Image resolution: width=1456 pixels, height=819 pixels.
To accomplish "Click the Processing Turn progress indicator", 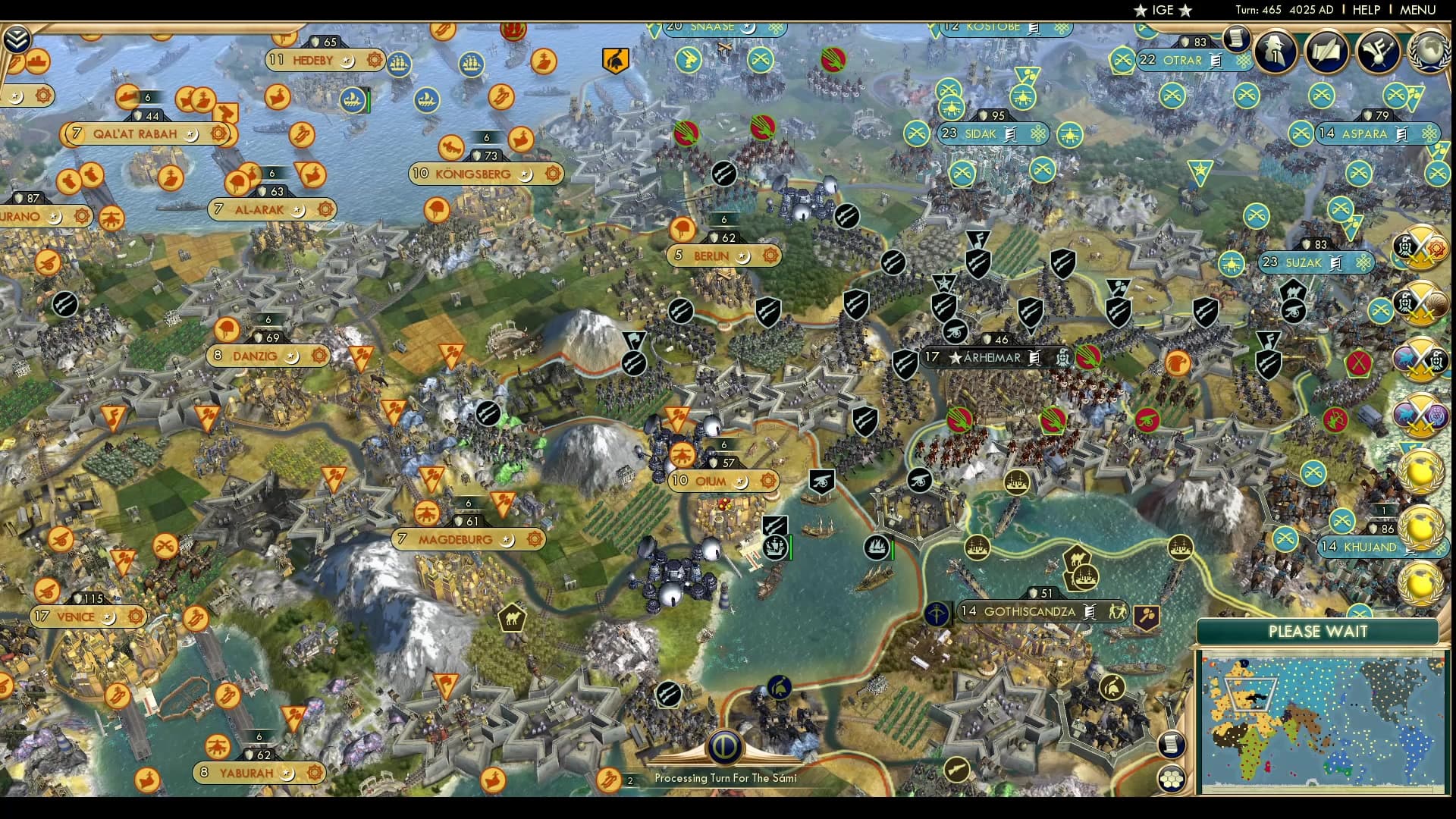I will point(724,747).
